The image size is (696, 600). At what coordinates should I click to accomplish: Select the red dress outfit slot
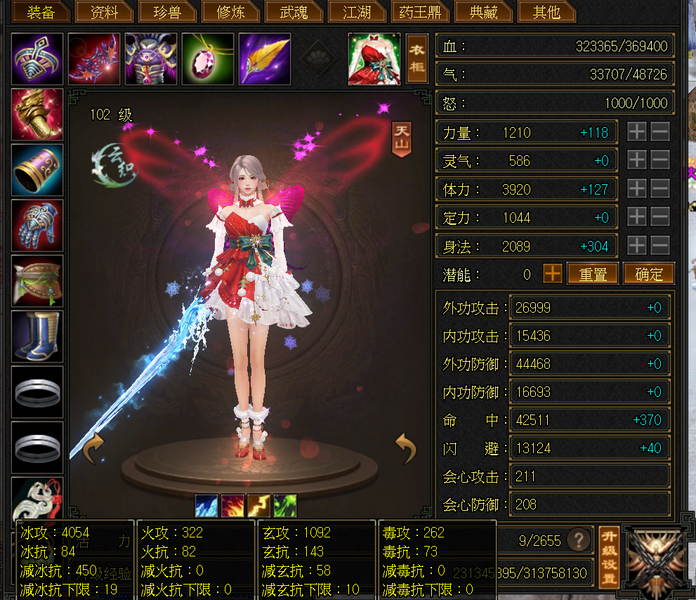pos(373,58)
